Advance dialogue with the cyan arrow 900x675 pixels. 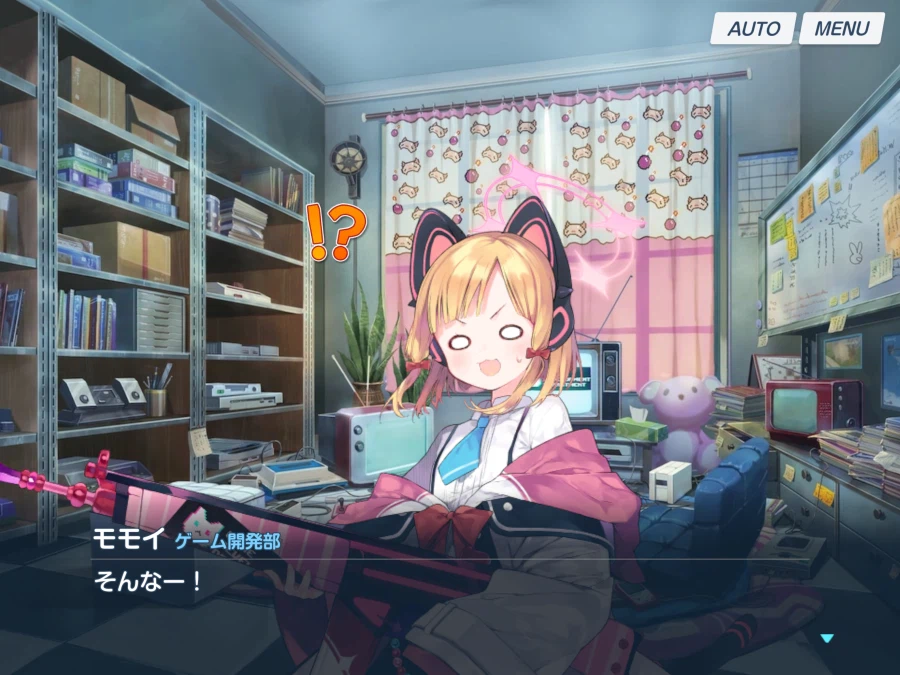(x=826, y=638)
